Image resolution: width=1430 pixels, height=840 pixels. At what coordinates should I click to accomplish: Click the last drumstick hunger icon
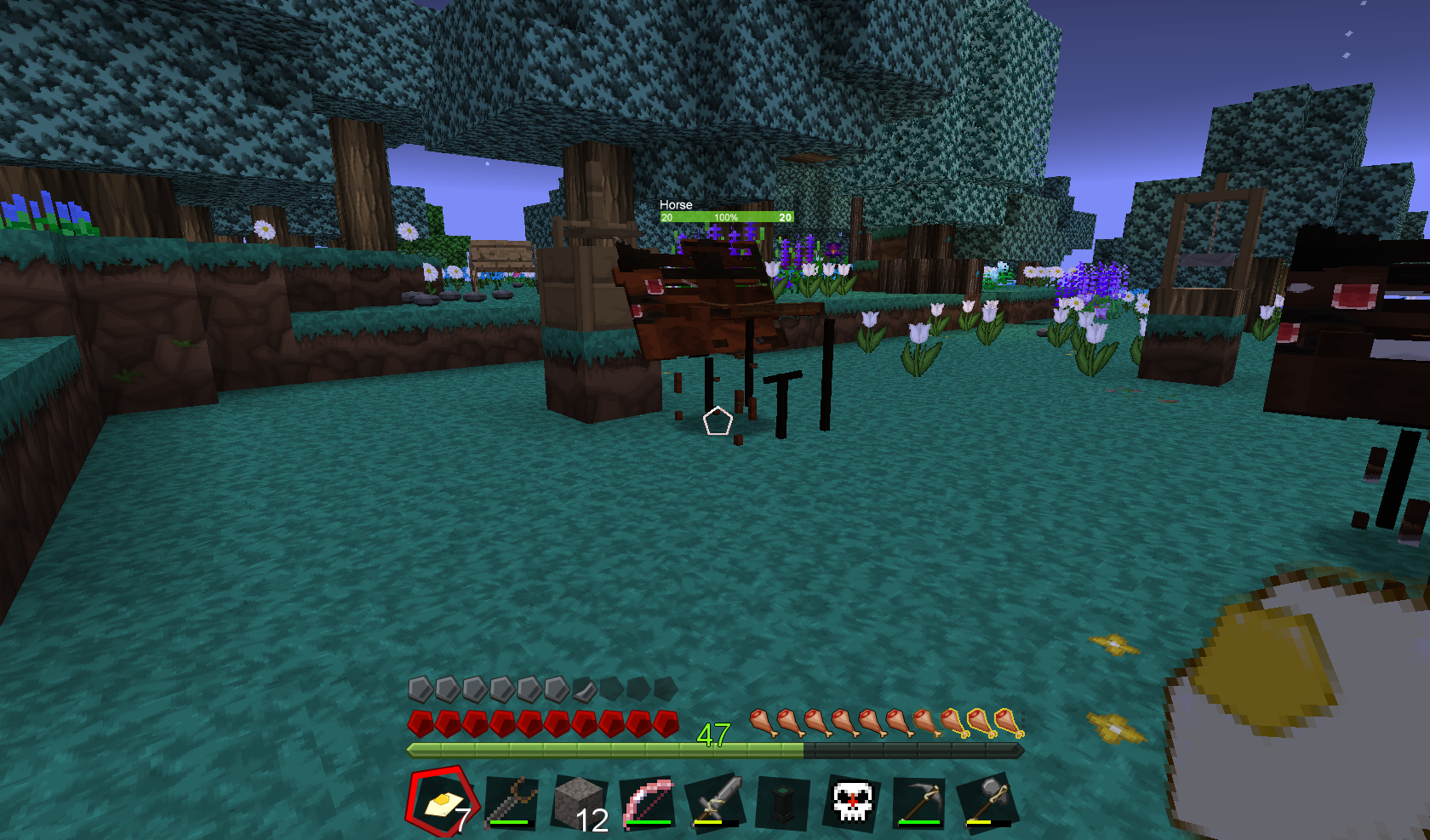click(x=1008, y=723)
